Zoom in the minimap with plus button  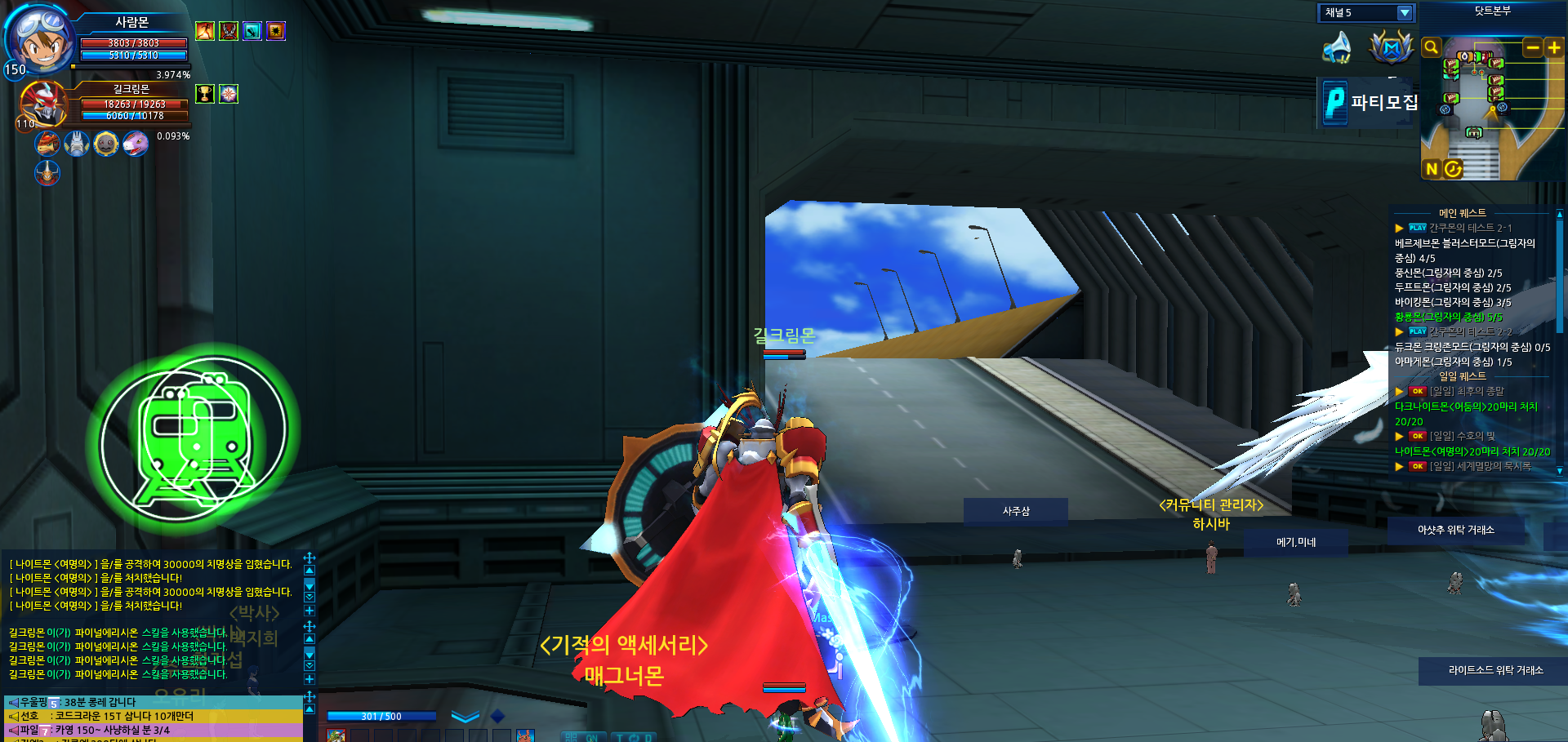click(1554, 48)
